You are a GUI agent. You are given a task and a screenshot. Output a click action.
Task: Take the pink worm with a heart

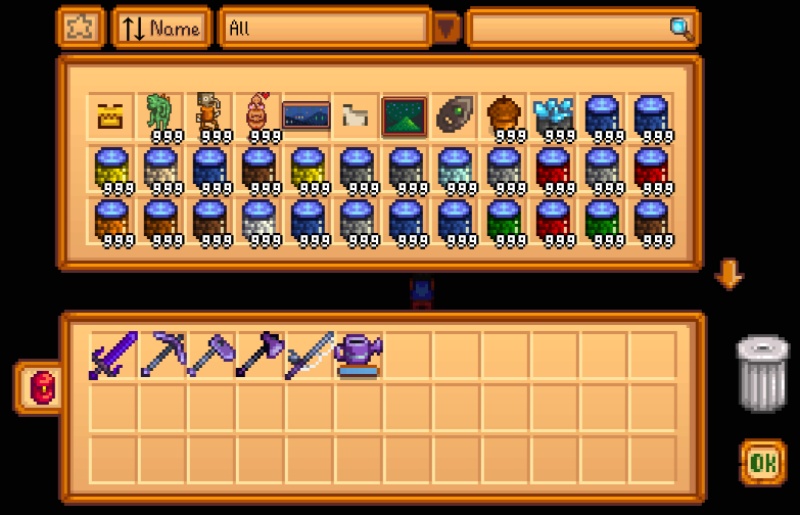[x=257, y=116]
